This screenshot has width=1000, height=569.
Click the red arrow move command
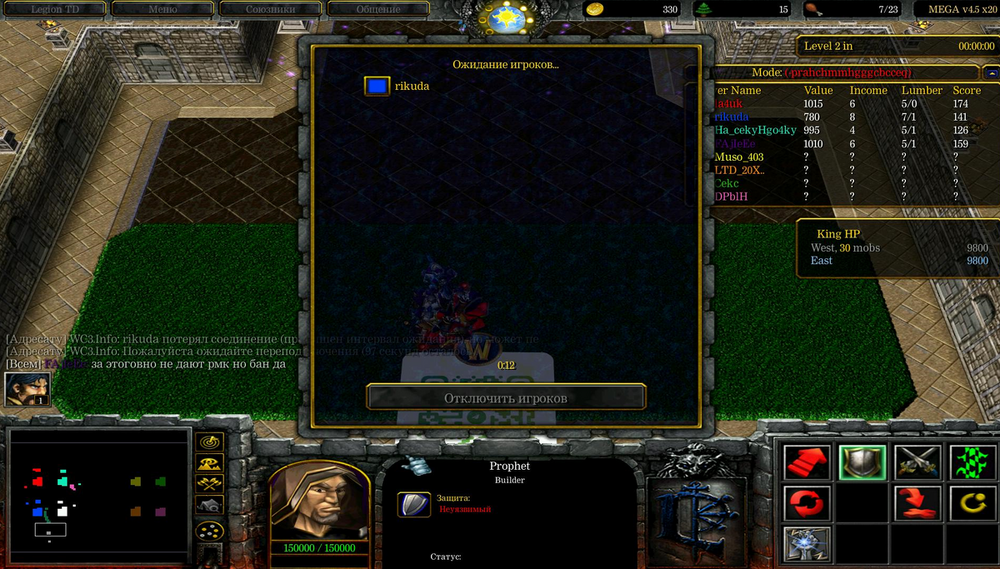pos(807,461)
